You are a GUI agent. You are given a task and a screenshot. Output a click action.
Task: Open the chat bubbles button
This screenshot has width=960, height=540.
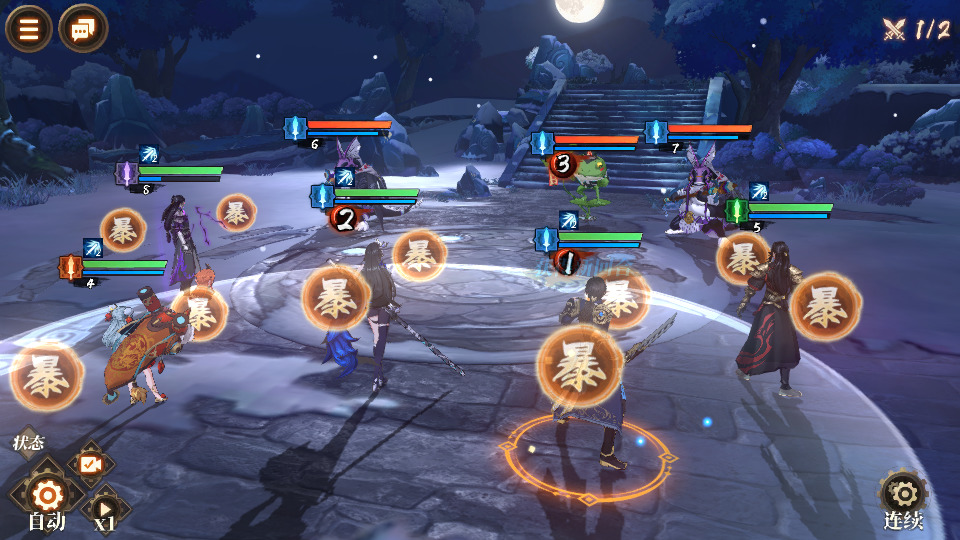[83, 29]
